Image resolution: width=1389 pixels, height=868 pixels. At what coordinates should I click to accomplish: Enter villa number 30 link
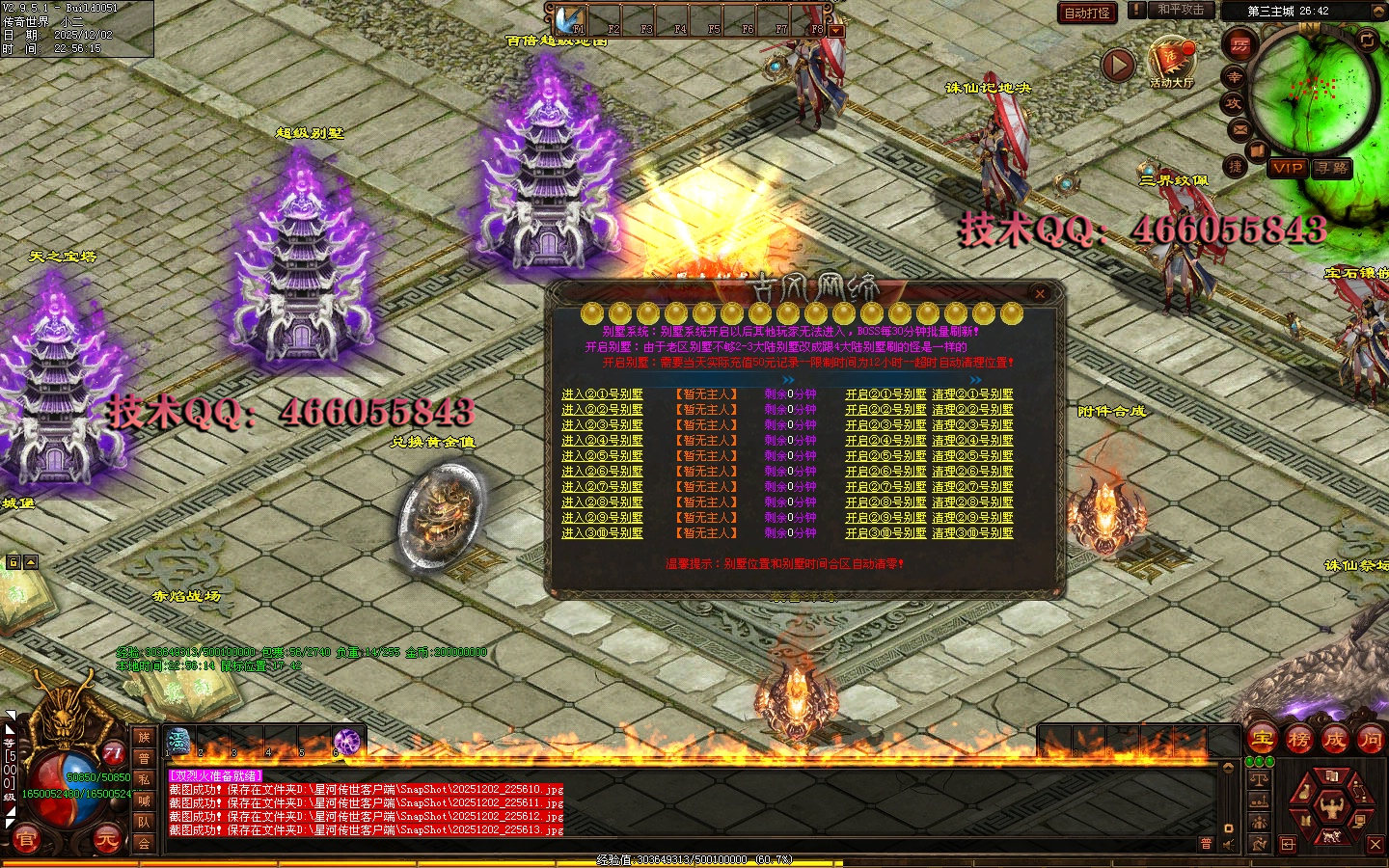click(602, 533)
